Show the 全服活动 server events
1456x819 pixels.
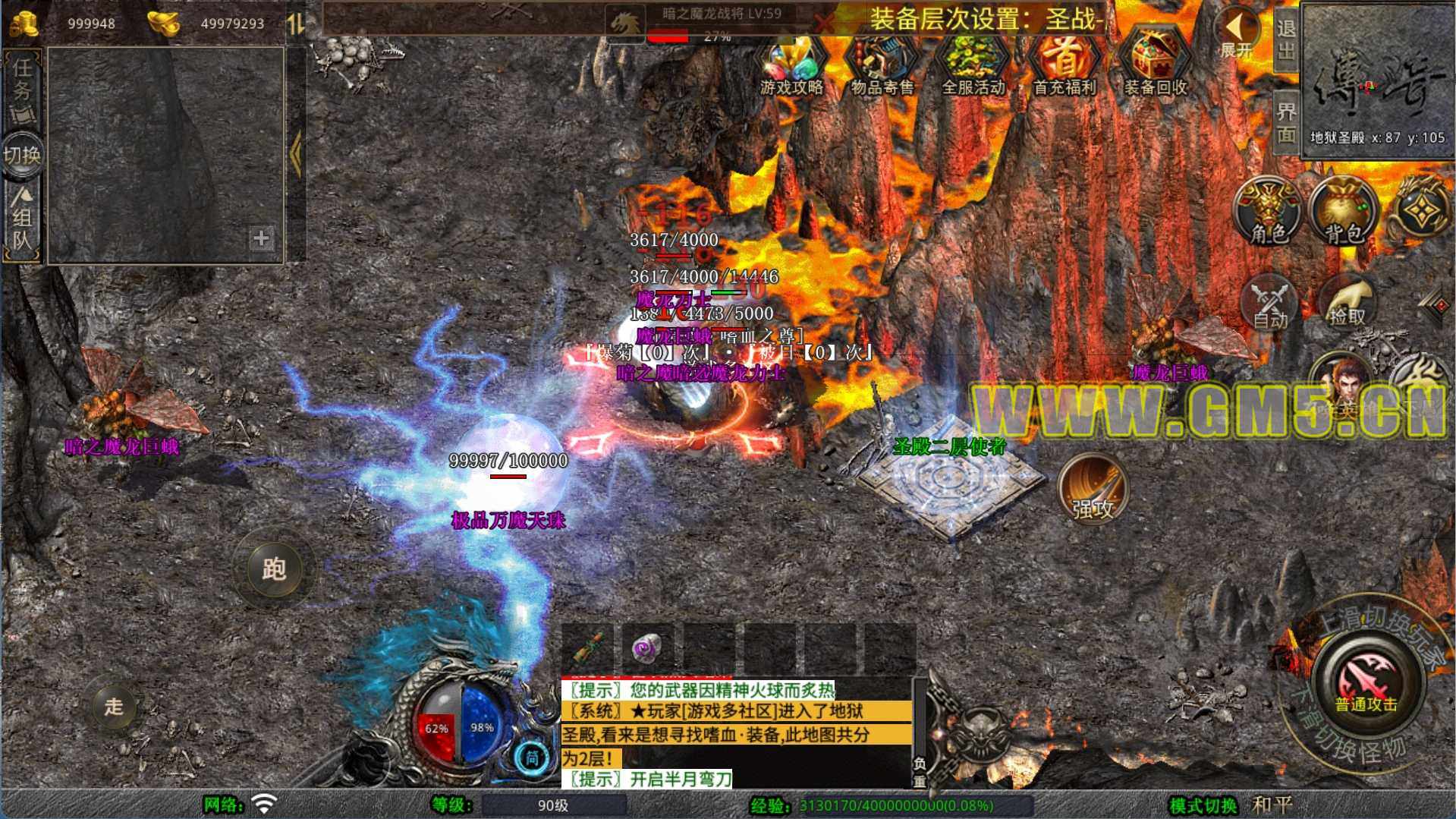point(973,64)
